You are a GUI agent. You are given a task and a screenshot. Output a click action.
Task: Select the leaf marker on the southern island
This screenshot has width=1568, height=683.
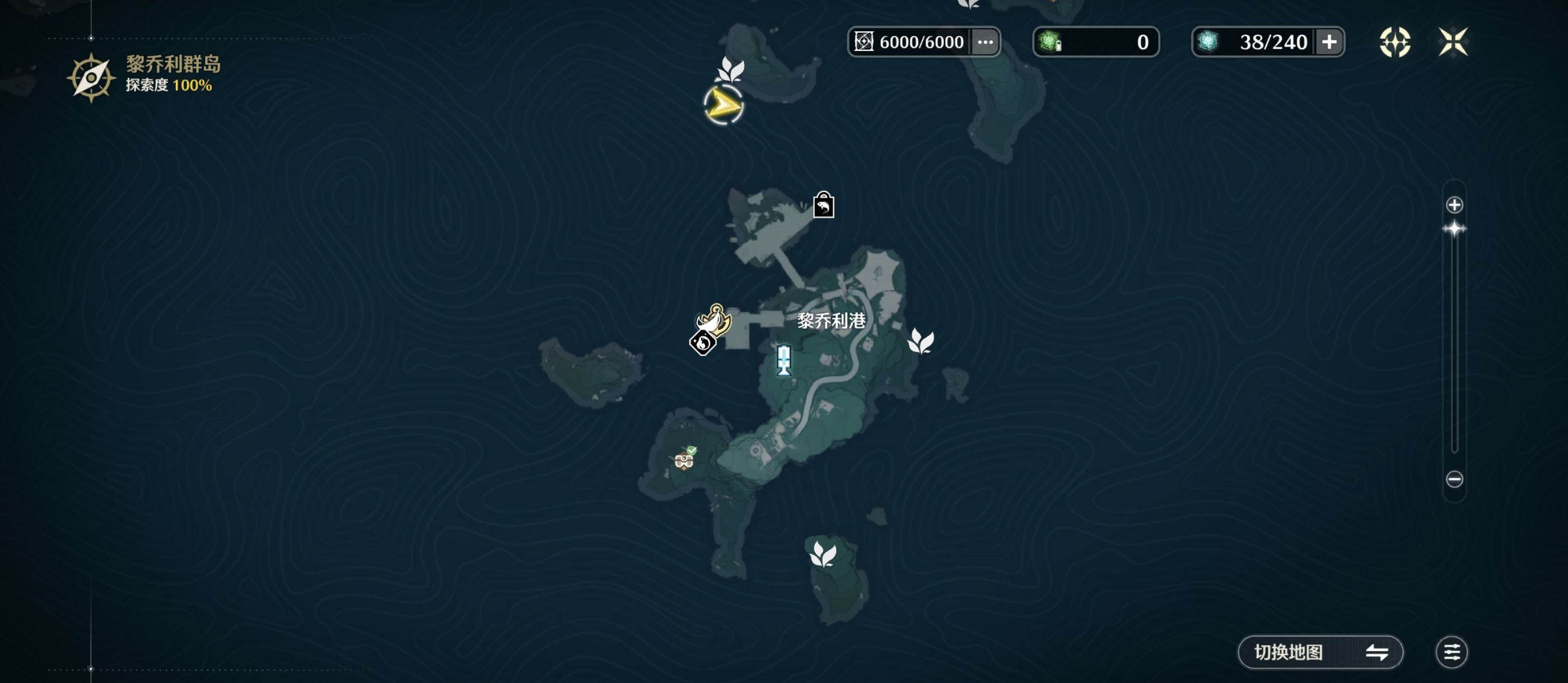pyautogui.click(x=823, y=555)
